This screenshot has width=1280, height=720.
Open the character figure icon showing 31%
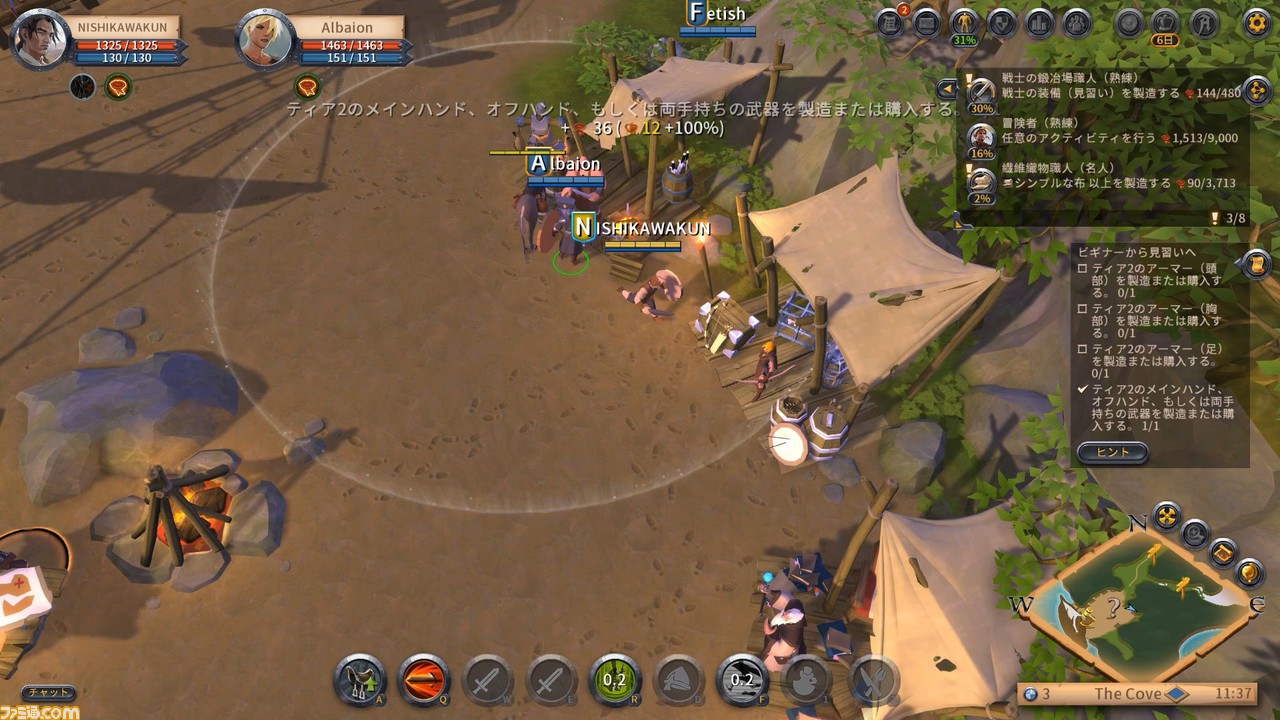point(964,22)
